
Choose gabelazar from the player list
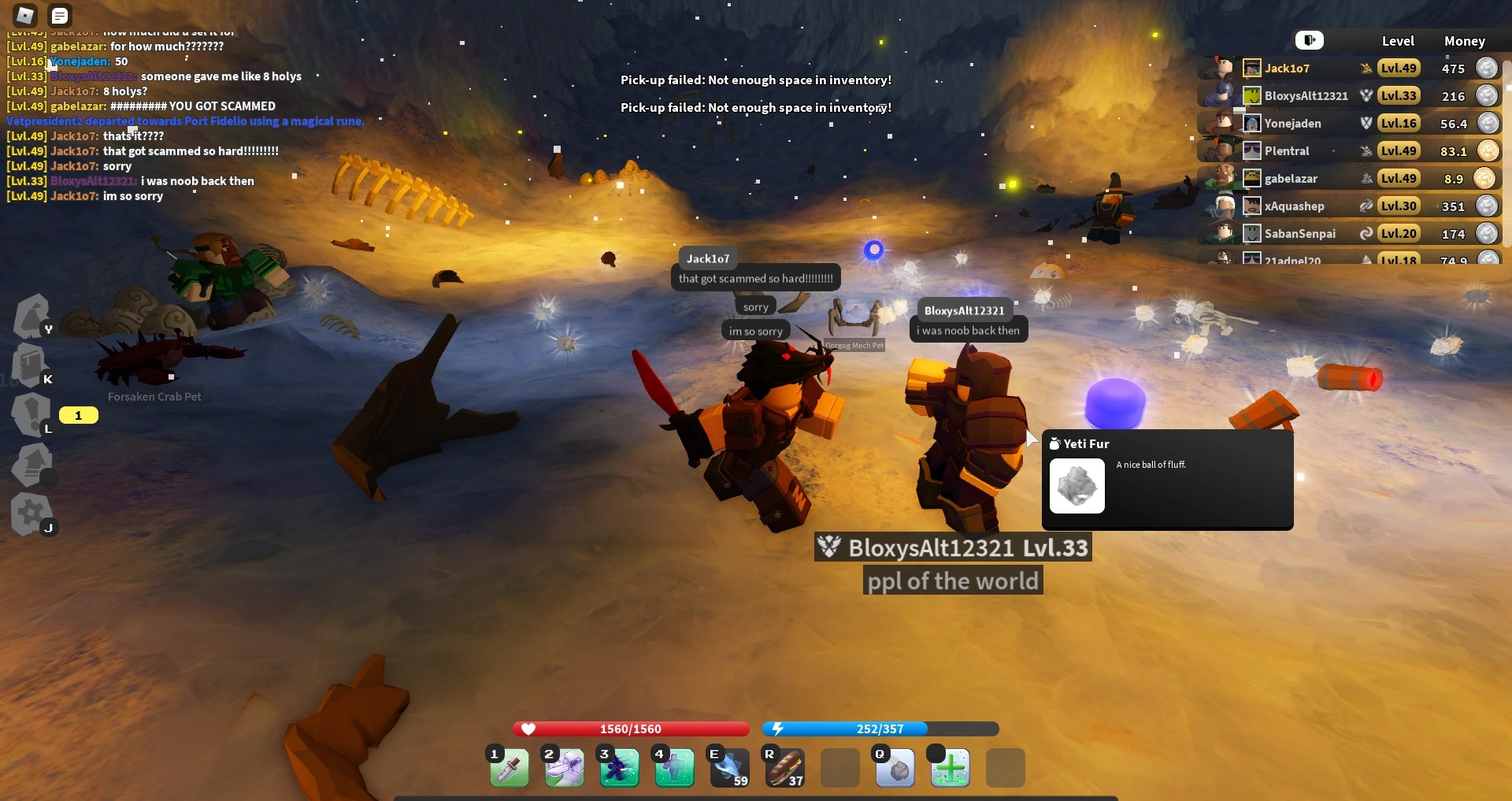(x=1291, y=179)
